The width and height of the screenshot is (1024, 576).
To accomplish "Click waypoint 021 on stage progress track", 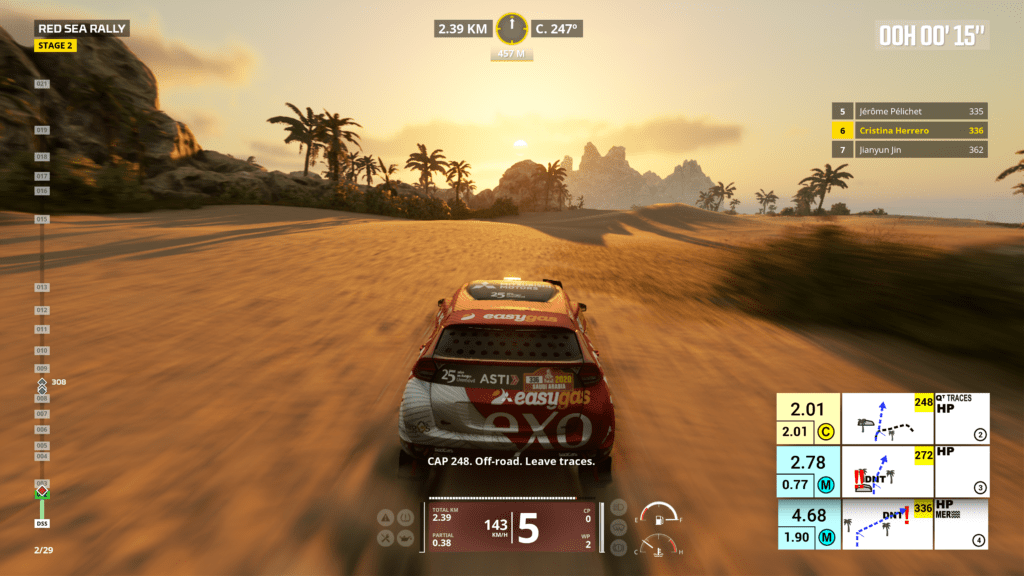I will 42,84.
